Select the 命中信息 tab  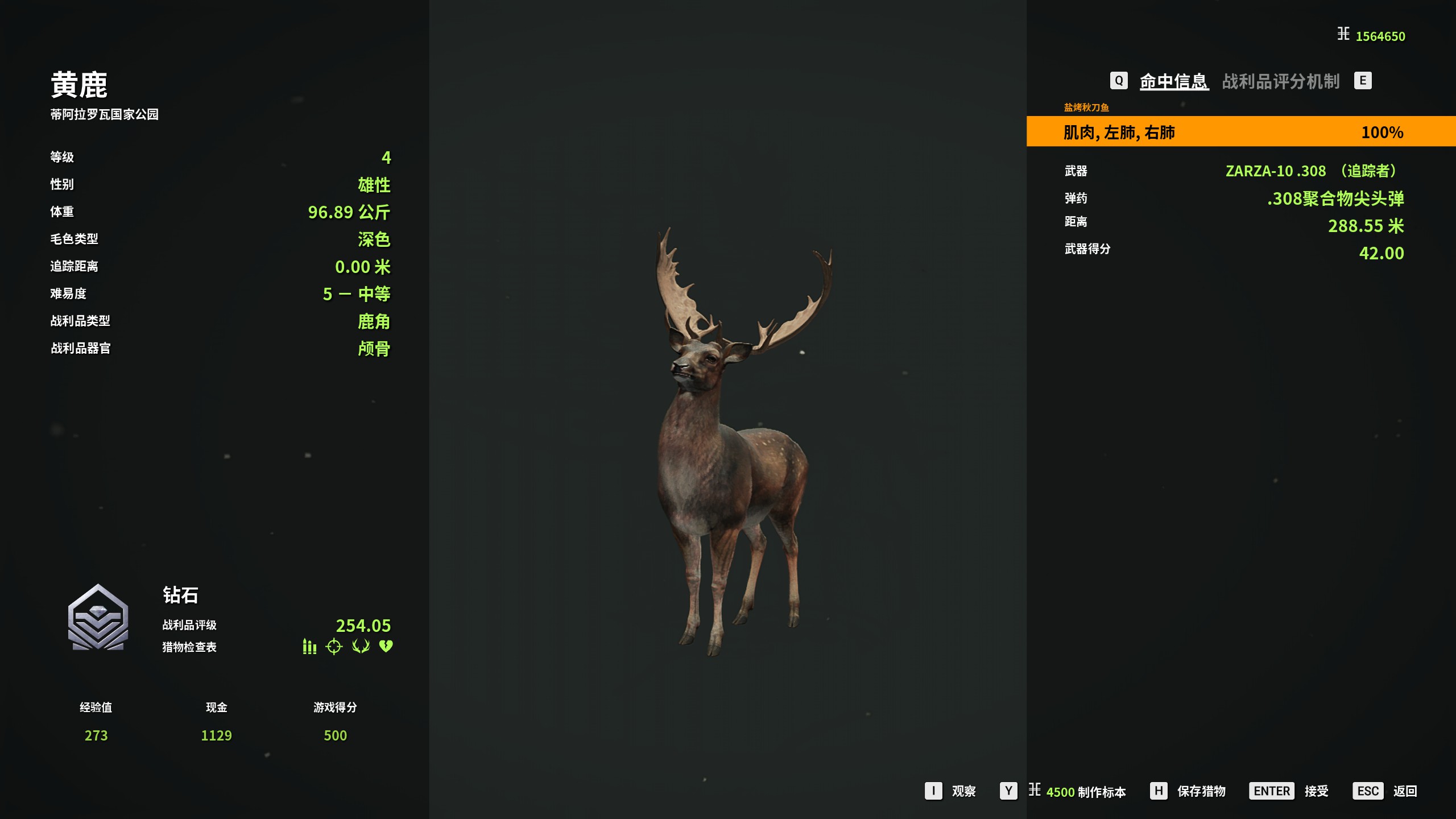(x=1173, y=81)
